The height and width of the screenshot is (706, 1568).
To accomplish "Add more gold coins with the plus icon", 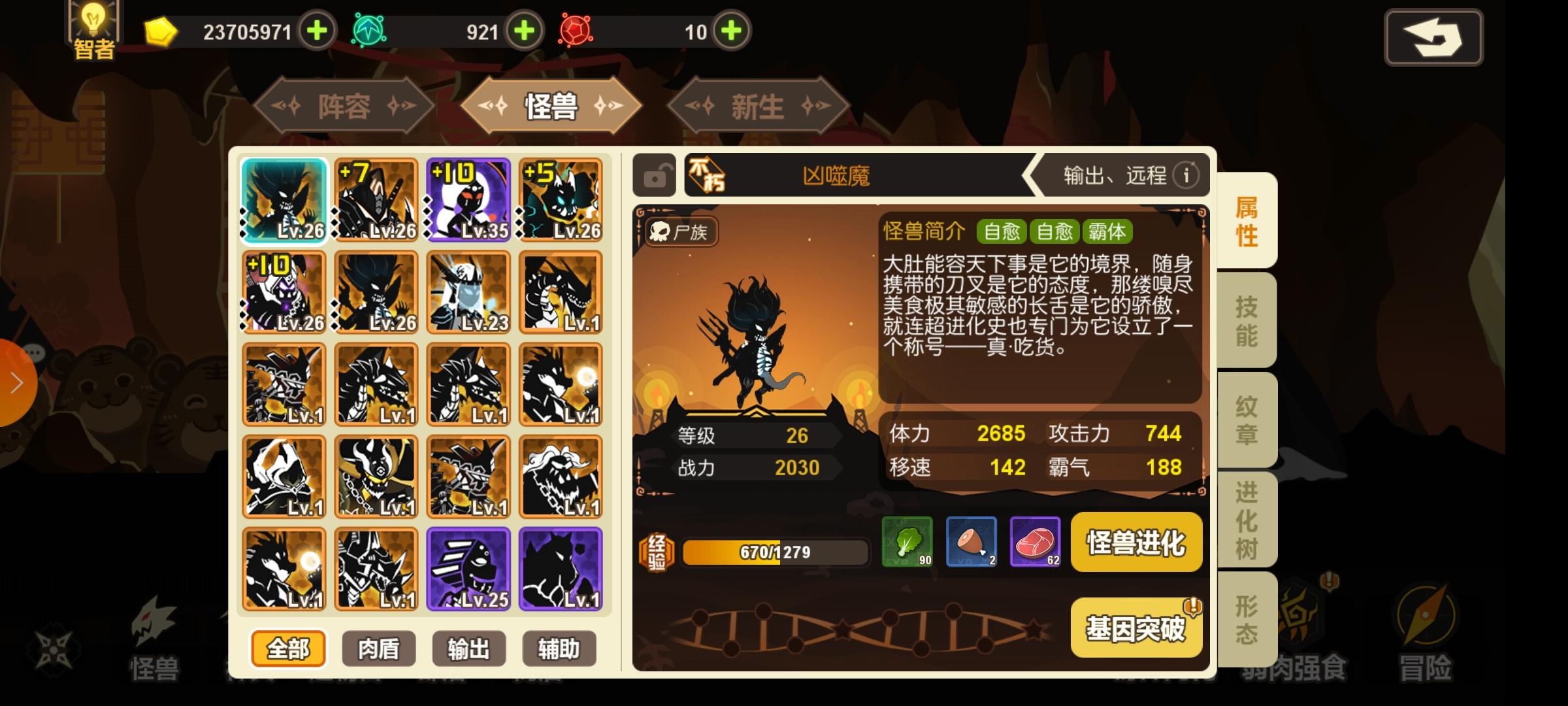I will (318, 31).
